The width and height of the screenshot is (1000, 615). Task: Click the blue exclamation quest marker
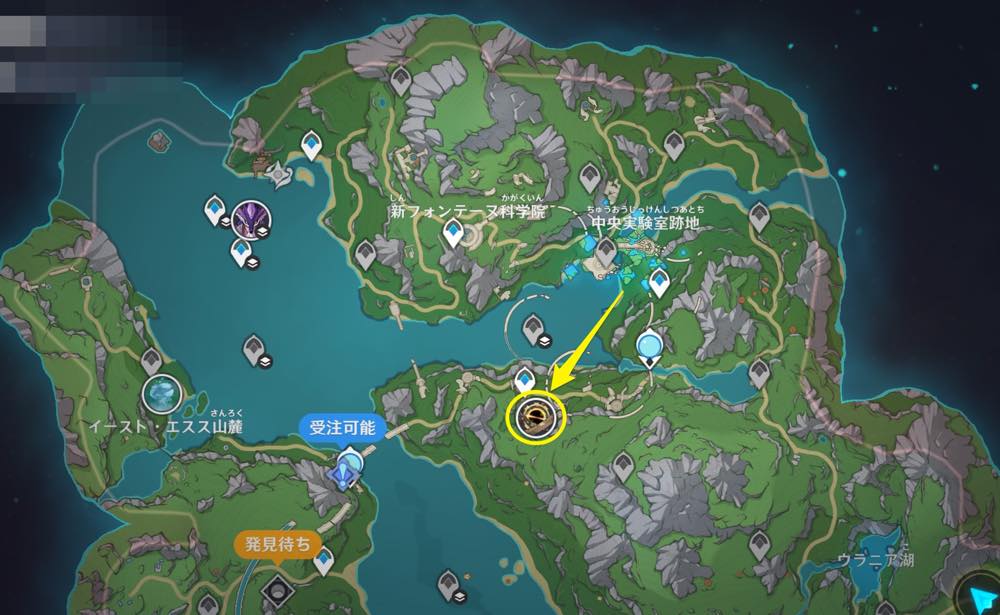tap(349, 465)
